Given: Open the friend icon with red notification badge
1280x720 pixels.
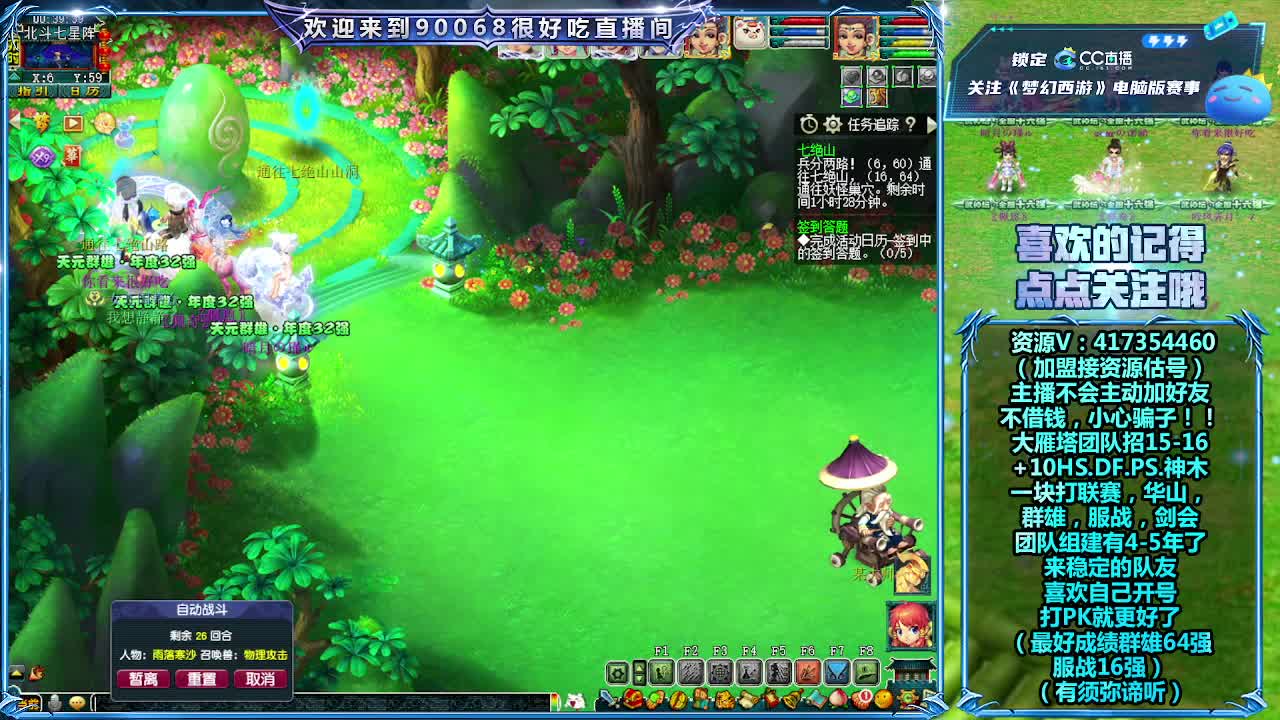Looking at the screenshot, I should pos(860,700).
